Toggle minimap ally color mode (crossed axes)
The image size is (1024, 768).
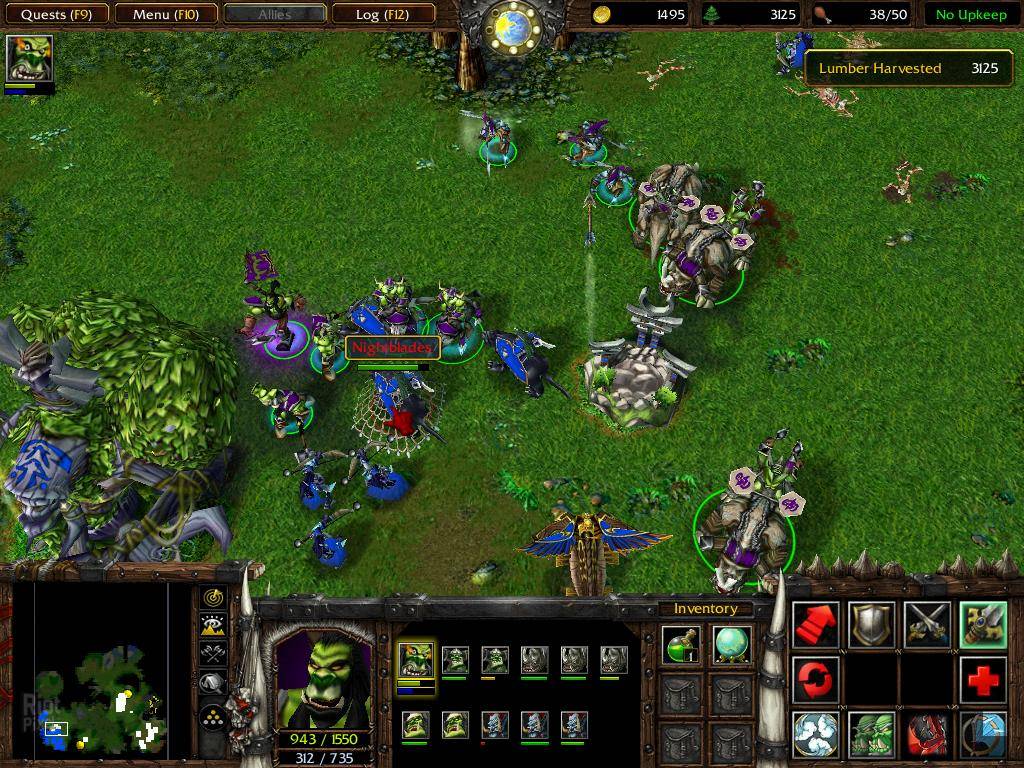point(213,654)
